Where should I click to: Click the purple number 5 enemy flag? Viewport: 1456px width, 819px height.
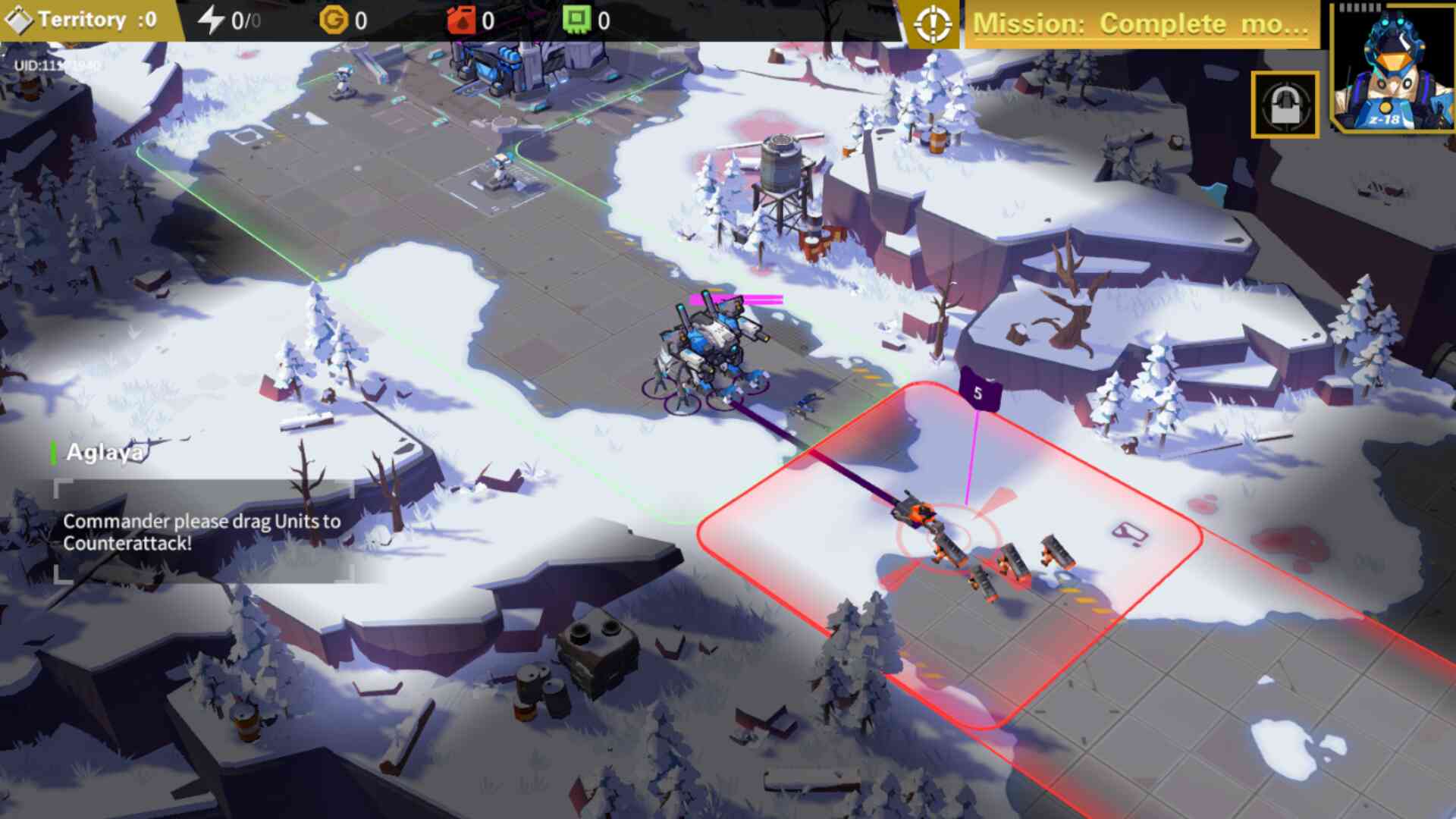click(x=979, y=391)
